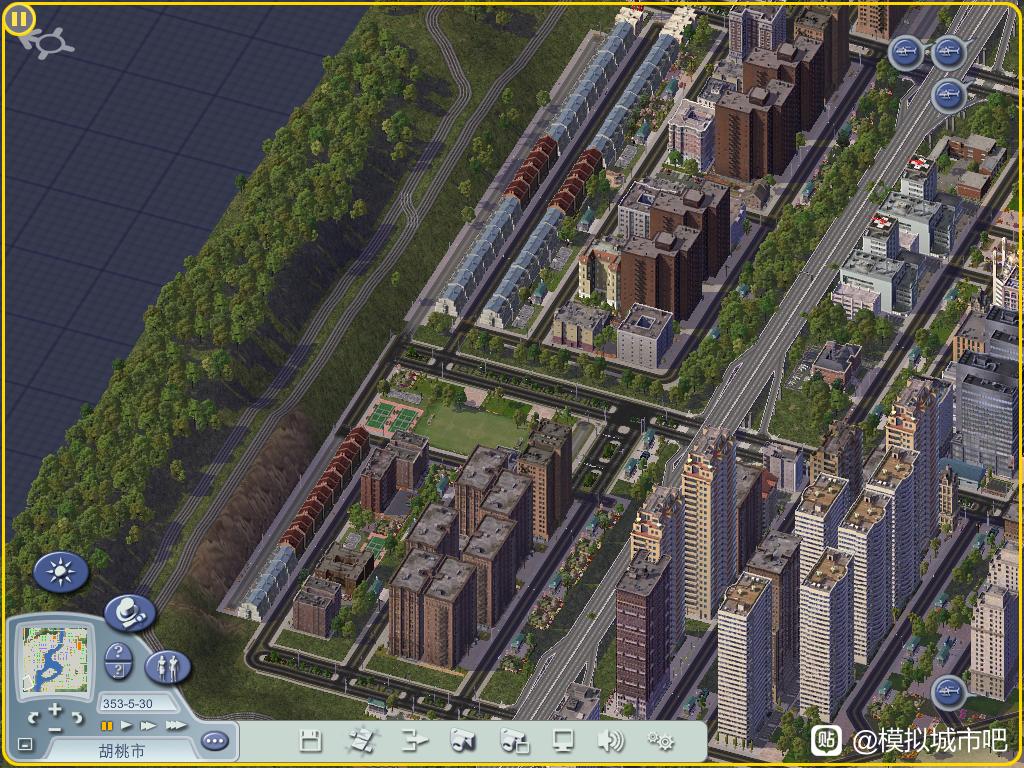Image resolution: width=1024 pixels, height=768 pixels.
Task: Exit using the arrow-out-of-door icon
Action: coord(414,741)
